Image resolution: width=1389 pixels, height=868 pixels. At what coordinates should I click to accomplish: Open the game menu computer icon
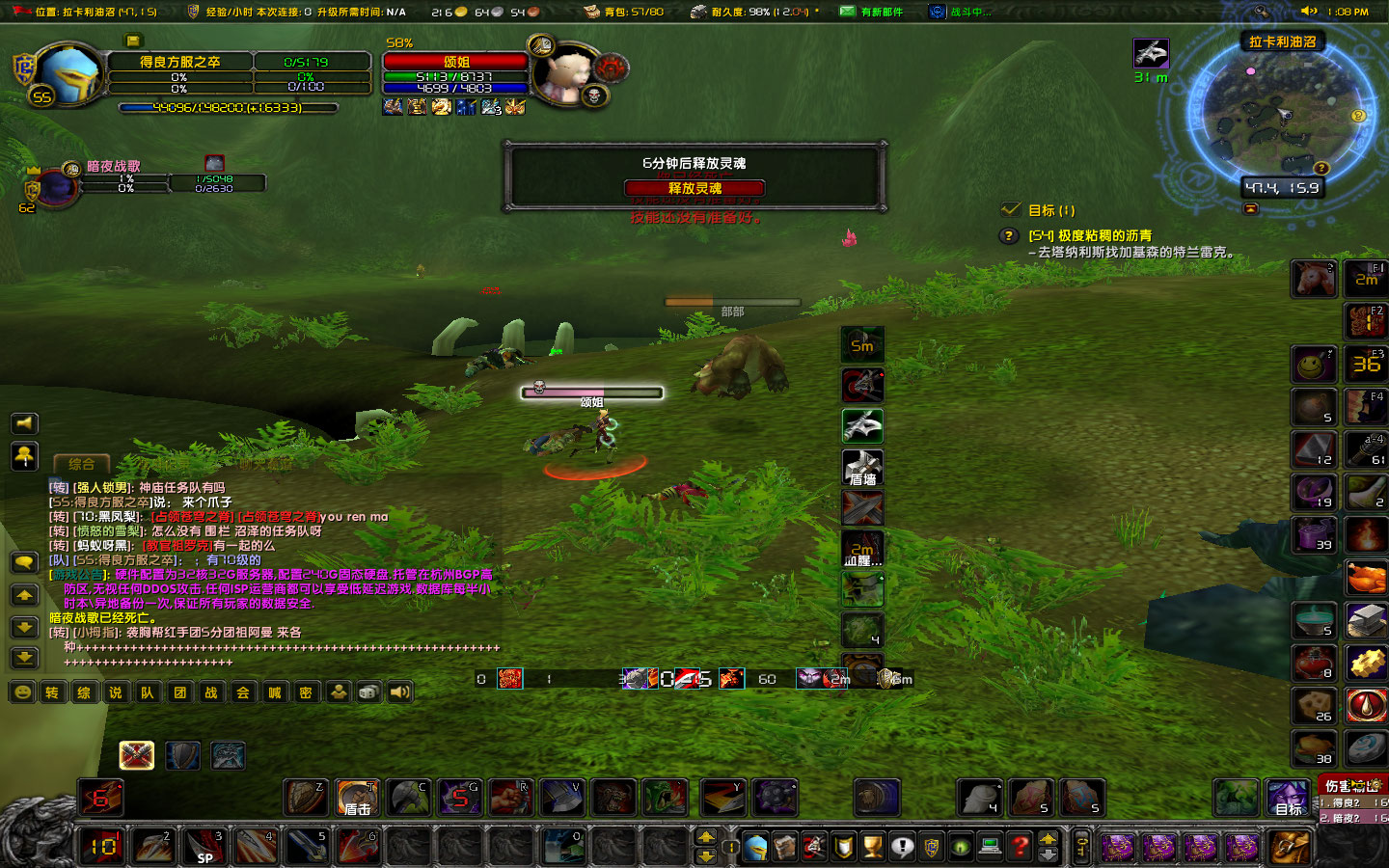(x=989, y=845)
